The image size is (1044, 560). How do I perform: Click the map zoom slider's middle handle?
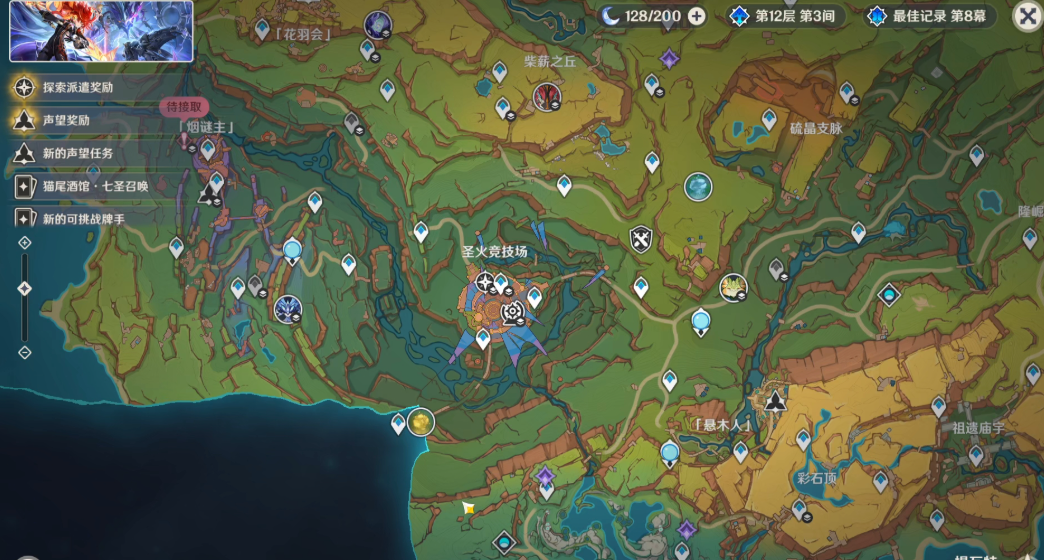[x=25, y=288]
